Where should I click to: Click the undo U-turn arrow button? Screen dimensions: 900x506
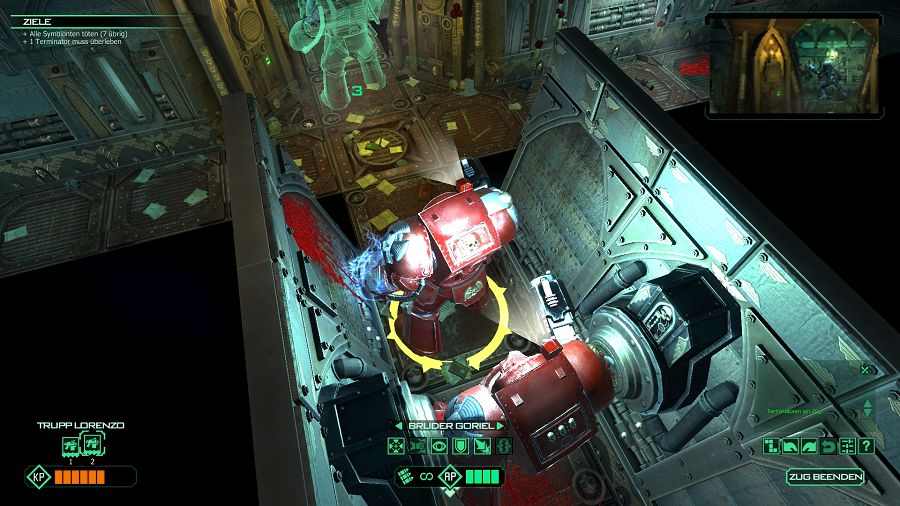(x=828, y=446)
